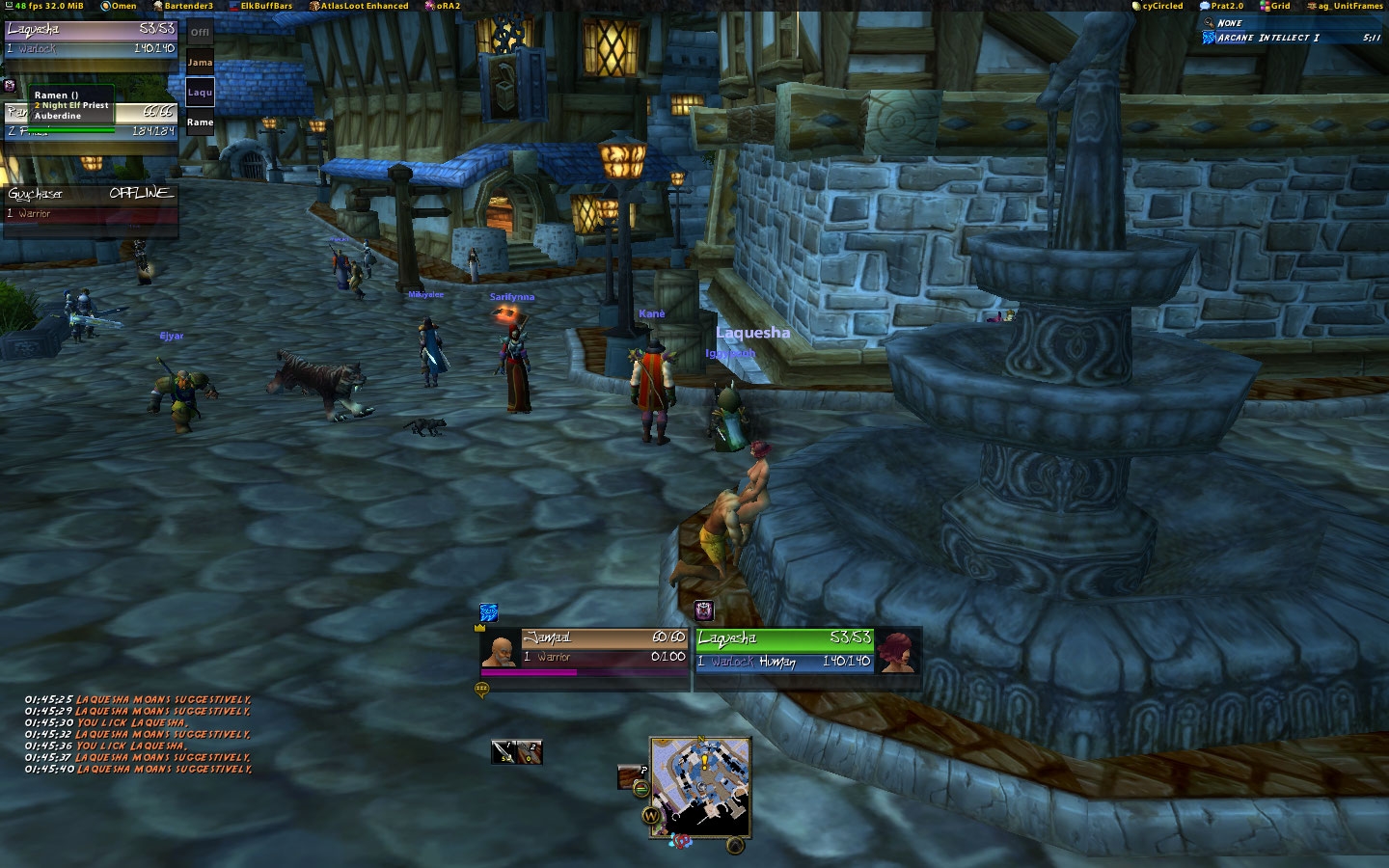1389x868 pixels.
Task: Open AtlasLoot Enhanced from the top bar
Action: coord(359,6)
